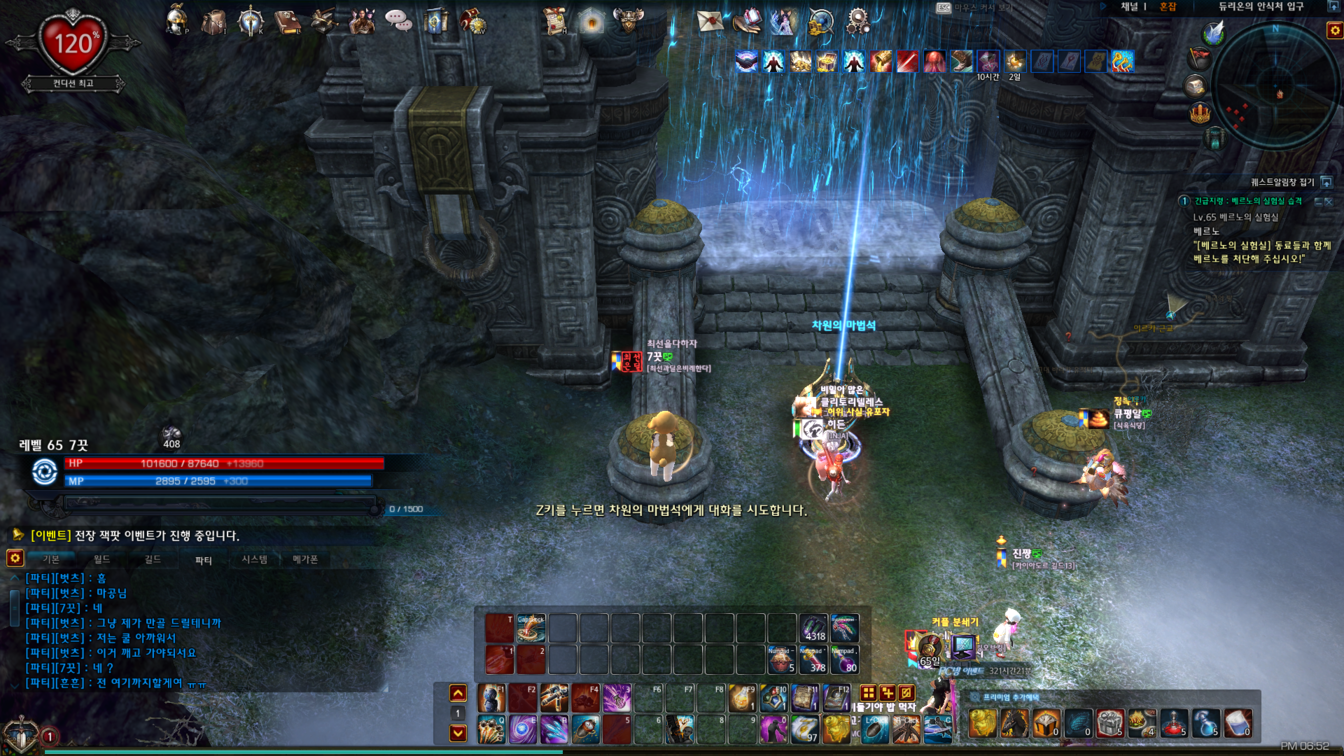Click the crown icon beside the minimap
The width and height of the screenshot is (1344, 756).
pyautogui.click(x=1200, y=113)
